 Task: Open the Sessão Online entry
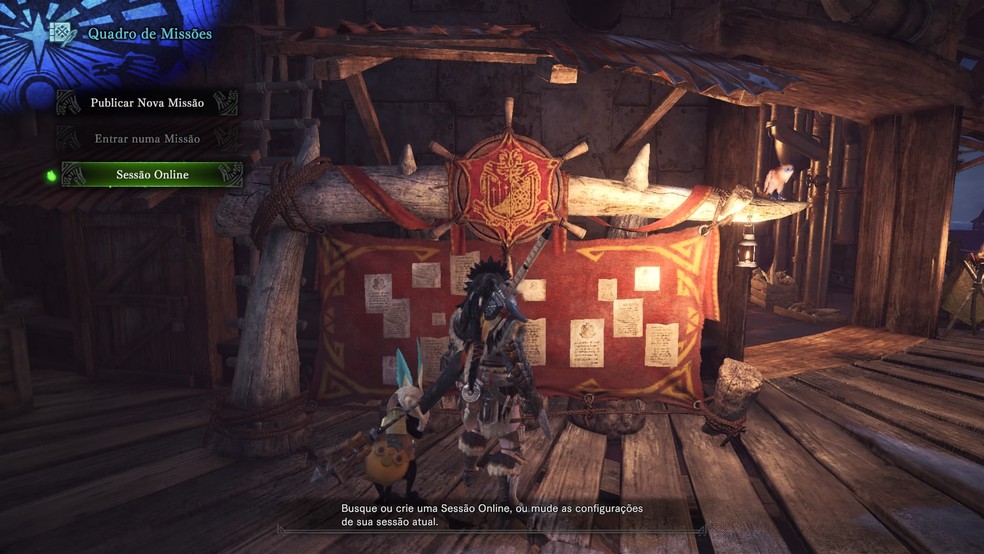click(150, 175)
